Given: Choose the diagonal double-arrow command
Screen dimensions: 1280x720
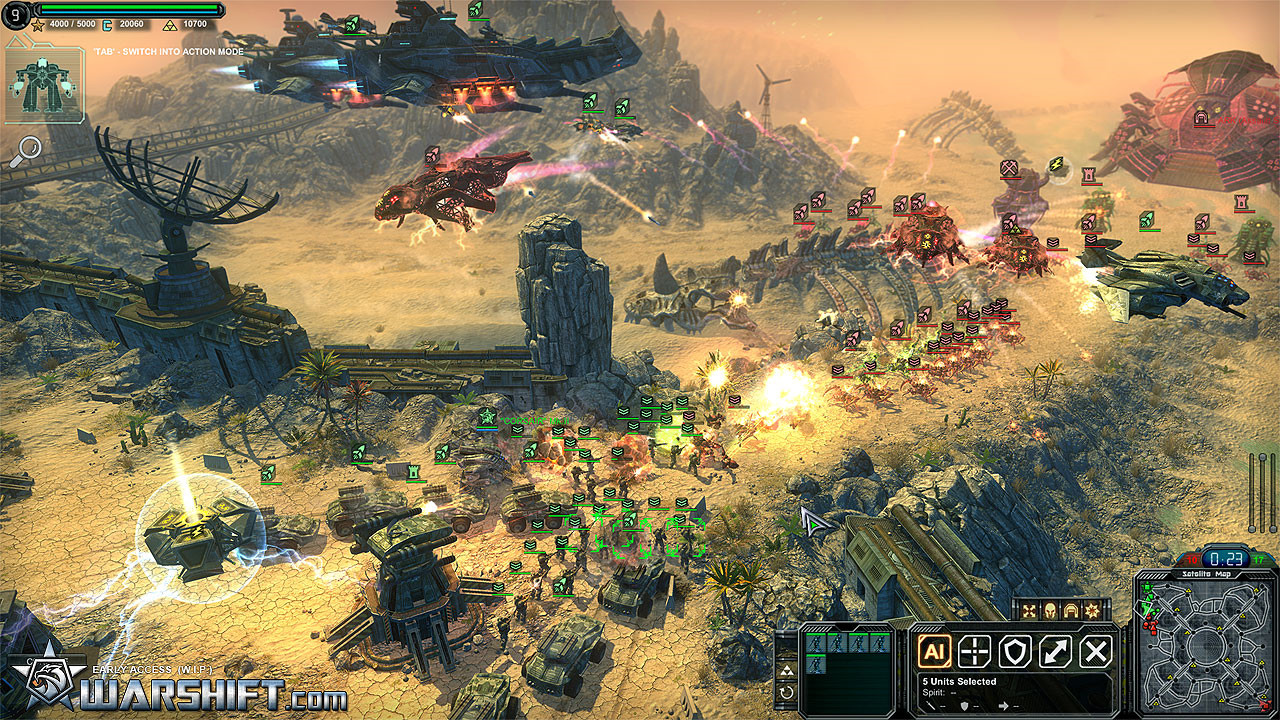Looking at the screenshot, I should [x=1056, y=652].
